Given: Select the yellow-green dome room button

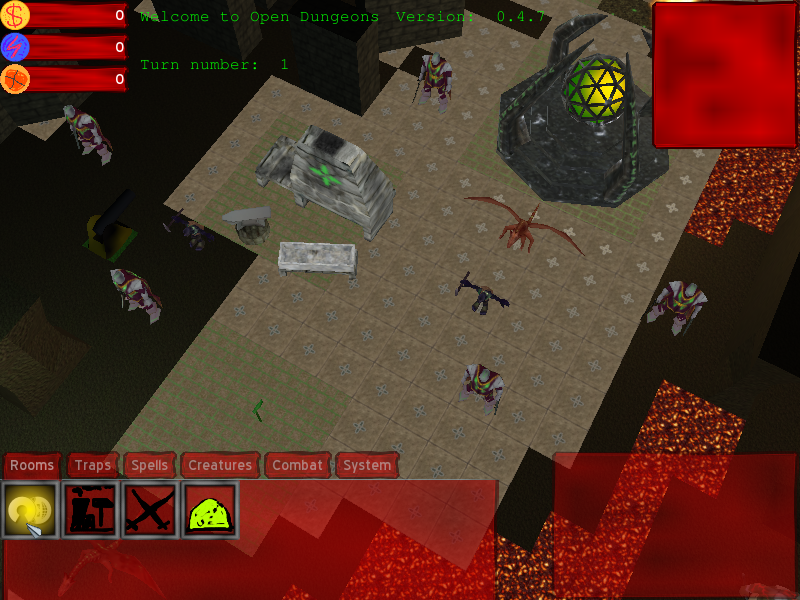Looking at the screenshot, I should tap(210, 510).
